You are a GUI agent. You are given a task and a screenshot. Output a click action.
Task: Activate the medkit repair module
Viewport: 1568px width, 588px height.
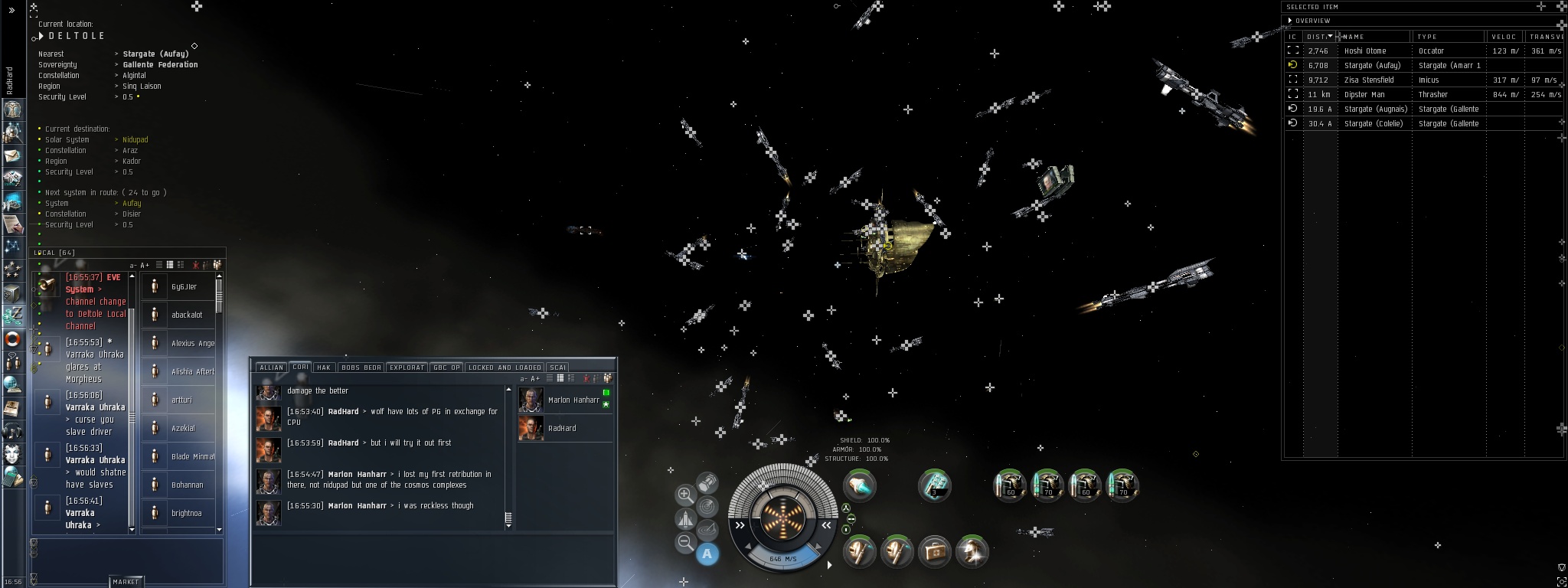point(933,550)
